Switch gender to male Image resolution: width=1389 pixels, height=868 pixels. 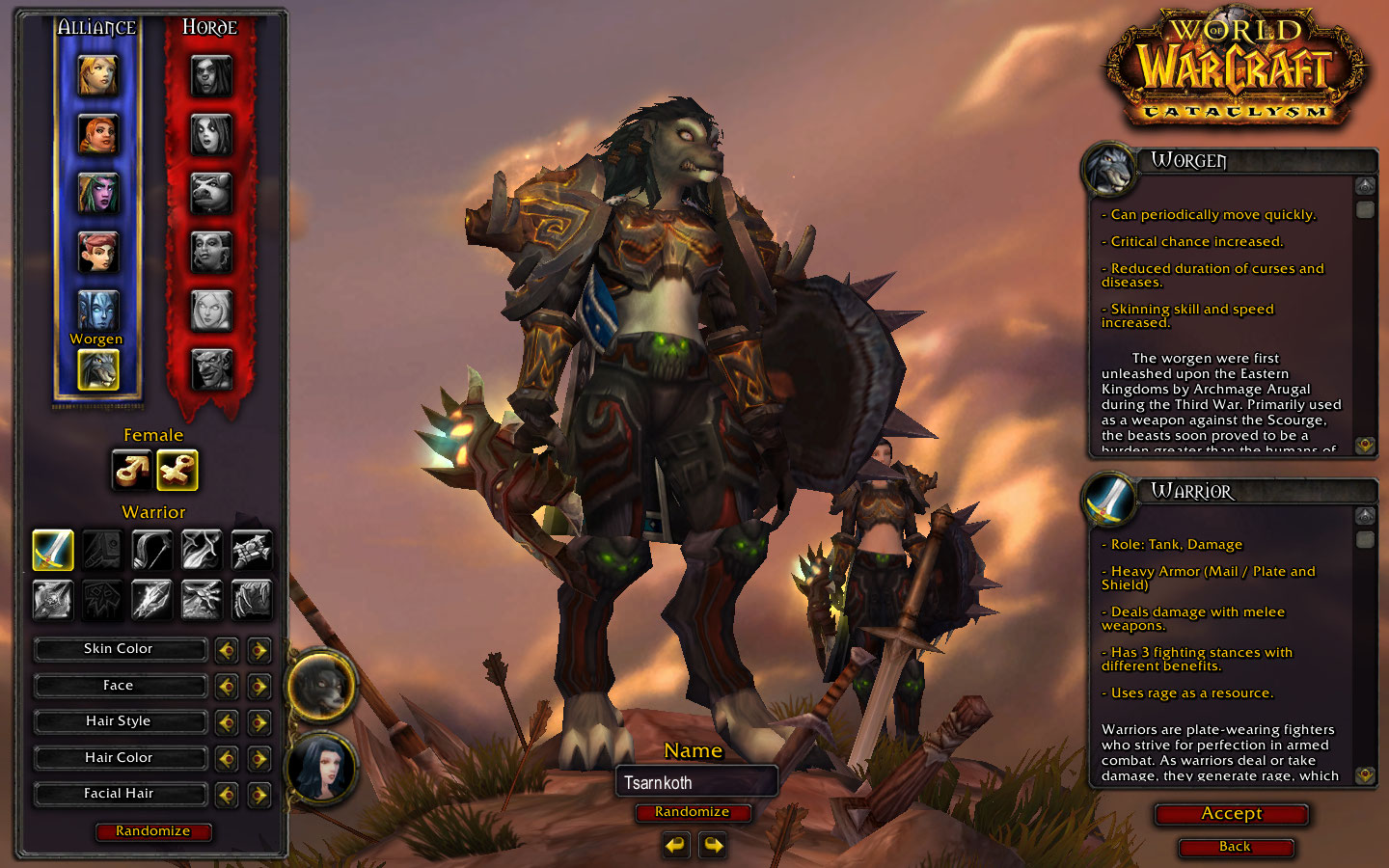(131, 471)
